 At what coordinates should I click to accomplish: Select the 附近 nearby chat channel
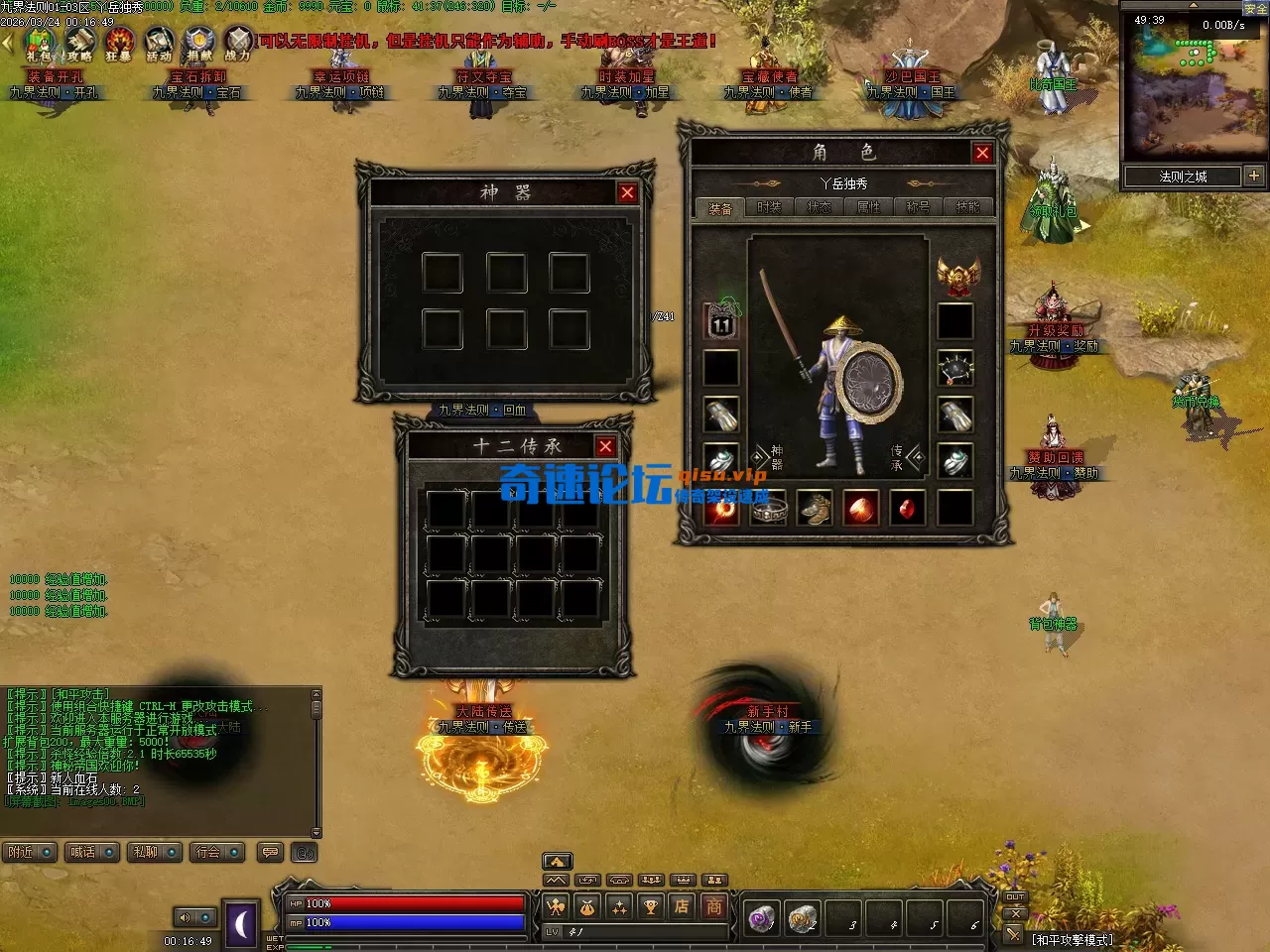[x=29, y=852]
